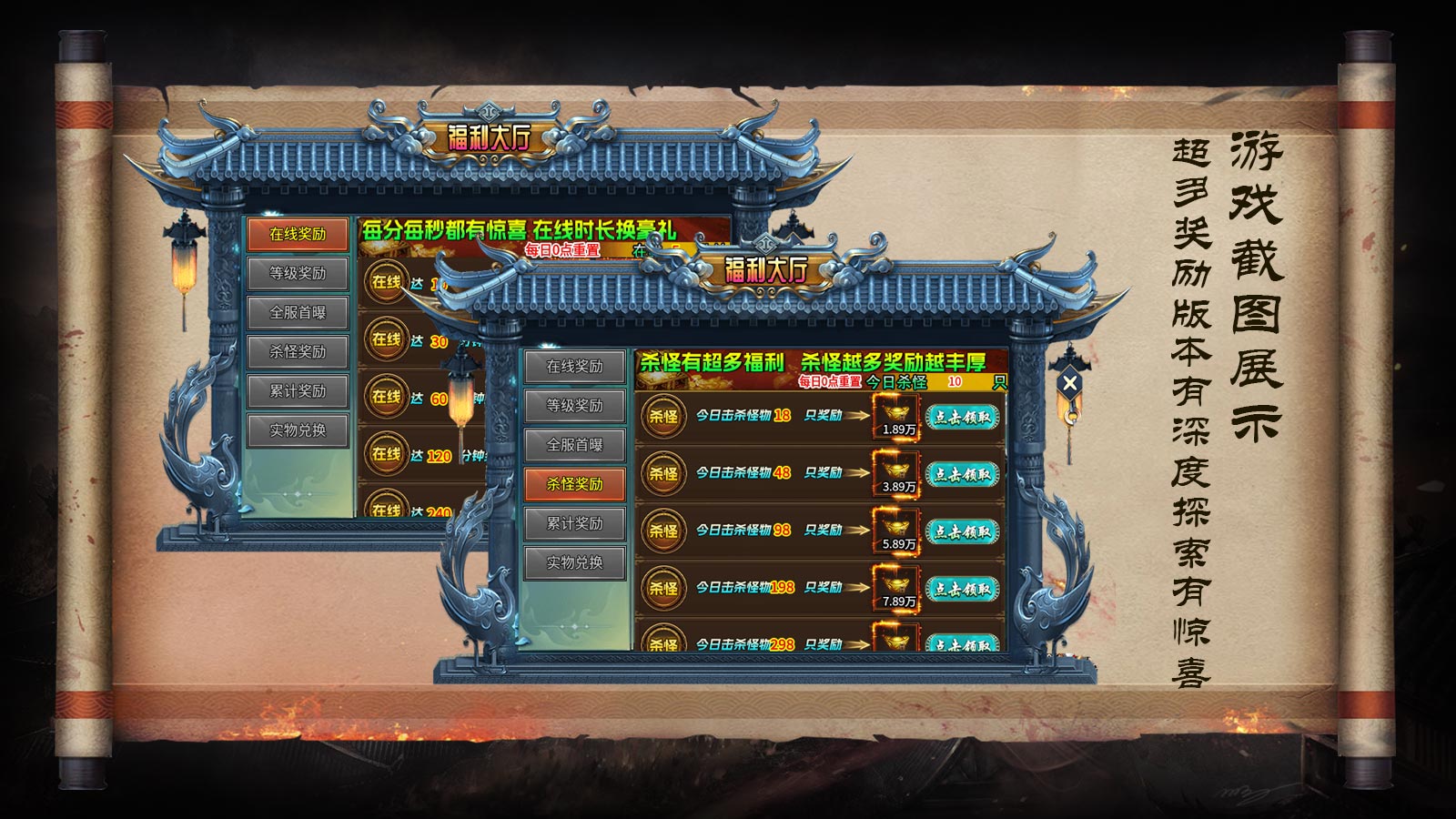Switch to 等级奖励 tab in the rear window
1456x819 pixels.
[x=298, y=273]
